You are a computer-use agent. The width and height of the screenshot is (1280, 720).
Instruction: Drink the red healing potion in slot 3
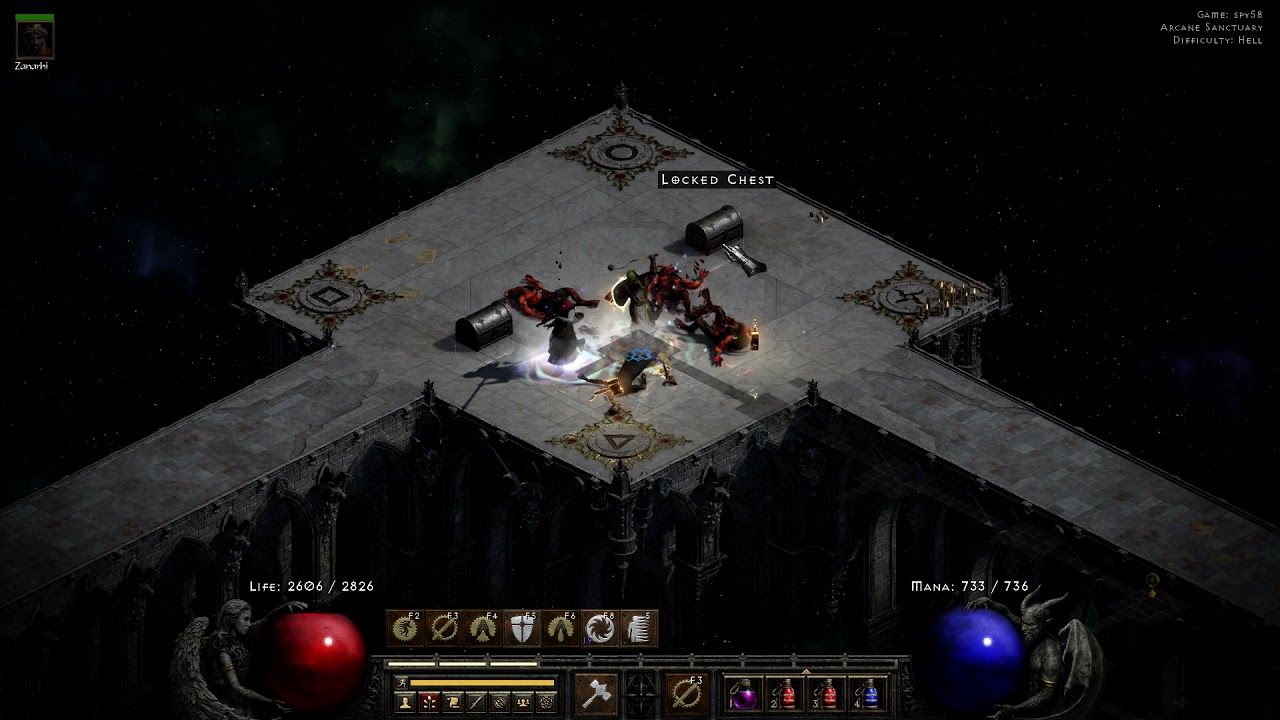(x=827, y=694)
